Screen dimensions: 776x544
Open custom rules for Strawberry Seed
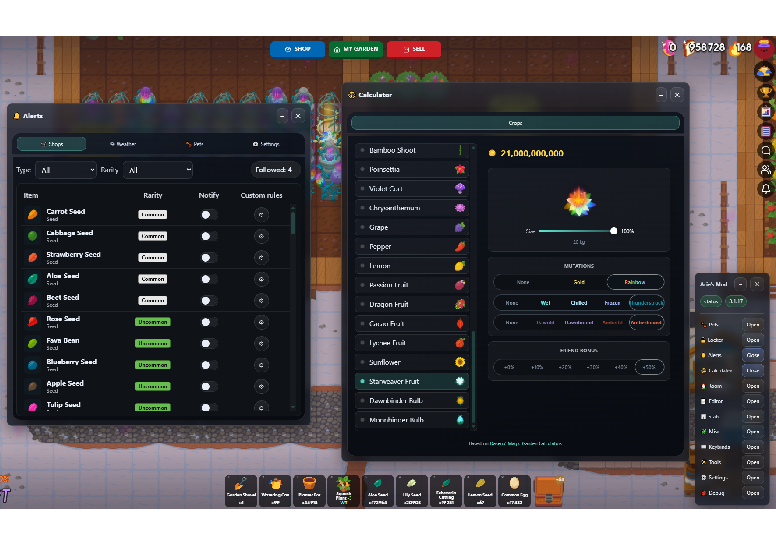click(x=262, y=258)
